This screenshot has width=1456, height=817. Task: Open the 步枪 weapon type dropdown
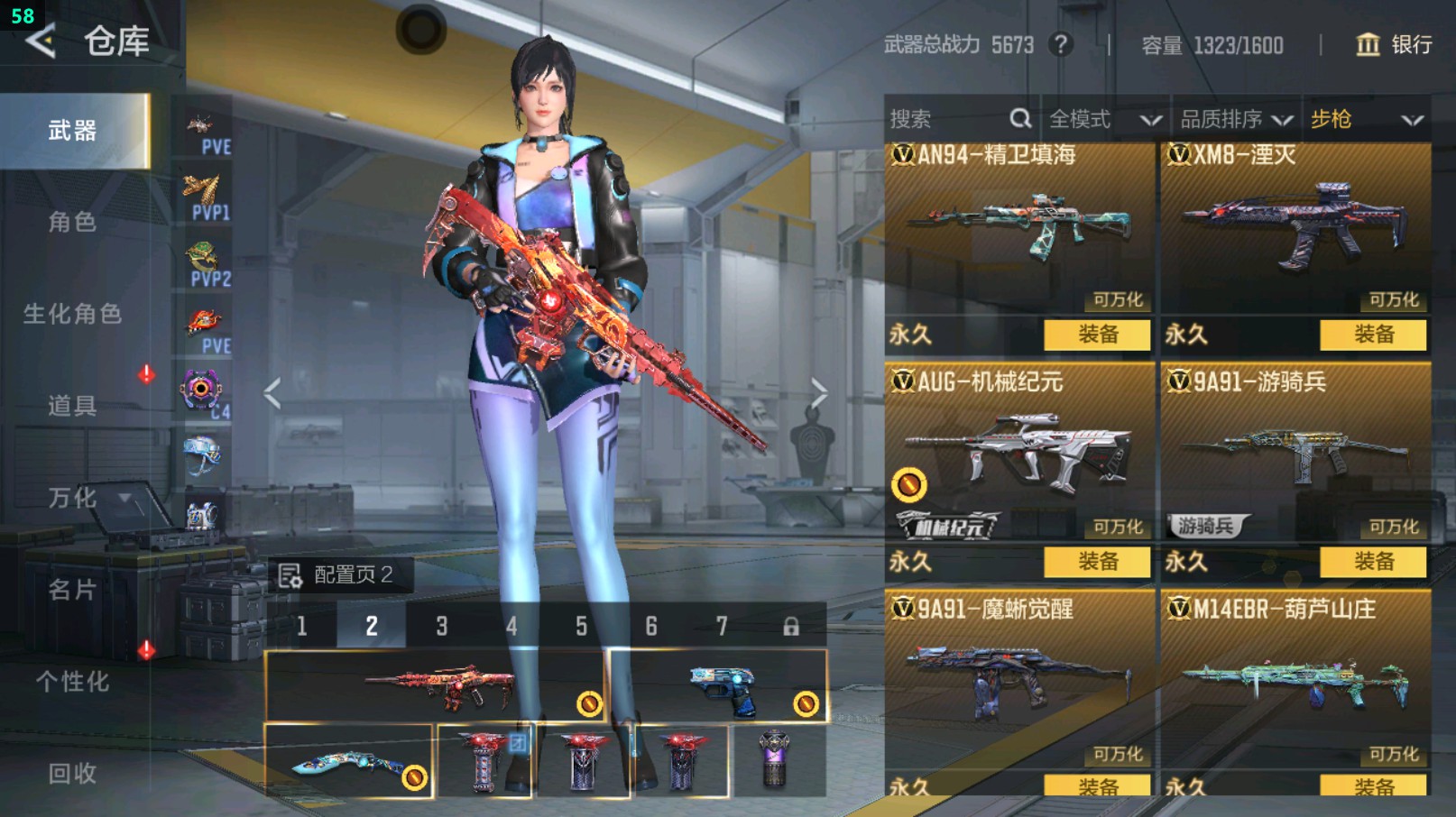(x=1366, y=119)
